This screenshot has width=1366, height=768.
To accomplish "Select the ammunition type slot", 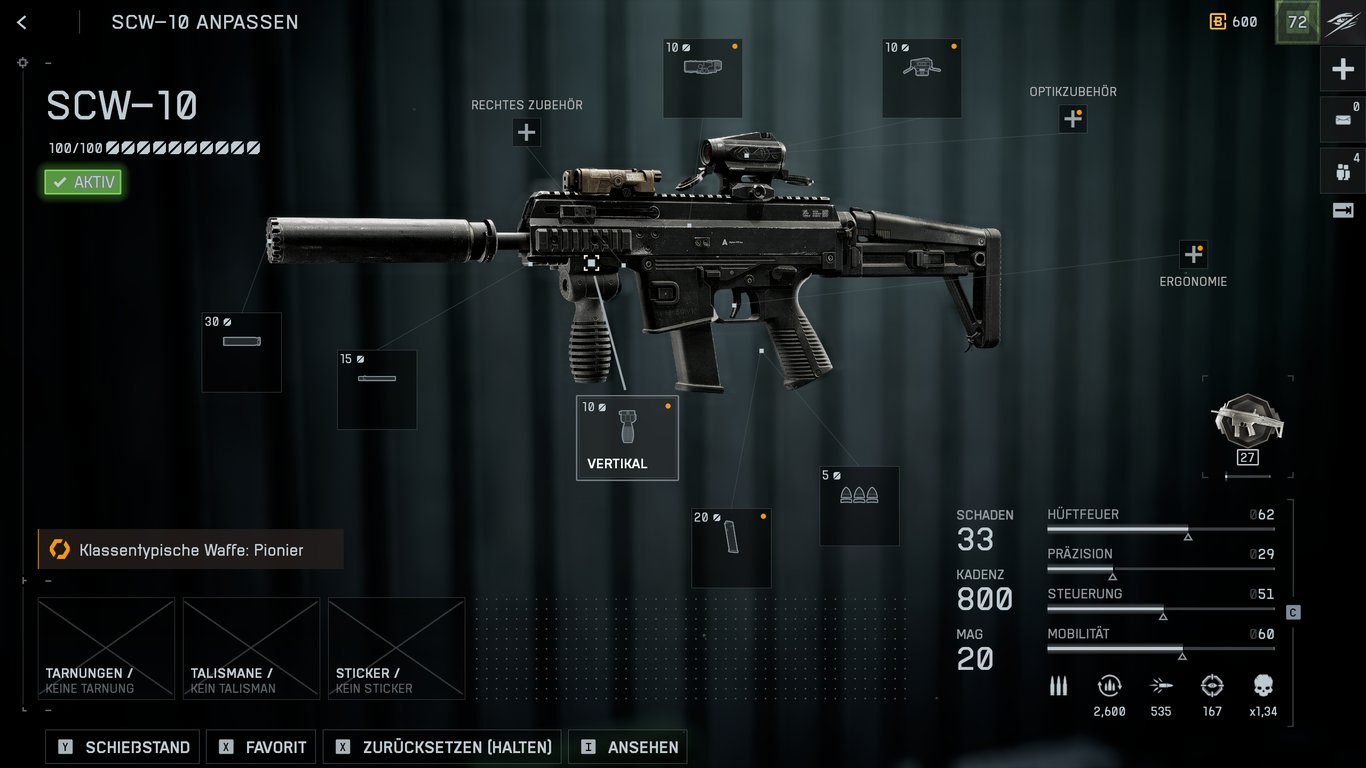I will point(859,506).
